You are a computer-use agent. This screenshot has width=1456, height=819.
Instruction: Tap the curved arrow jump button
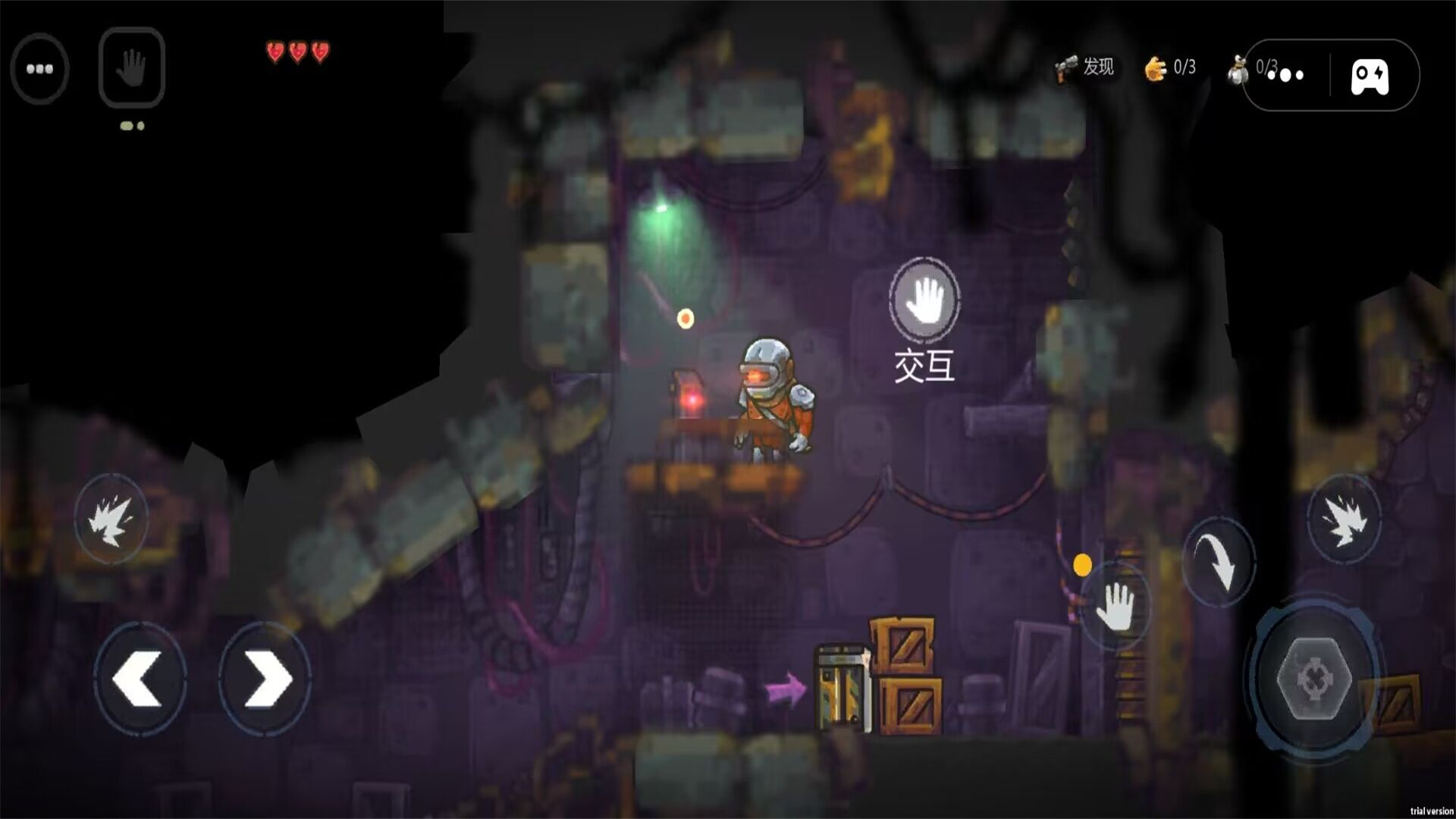coord(1219,562)
